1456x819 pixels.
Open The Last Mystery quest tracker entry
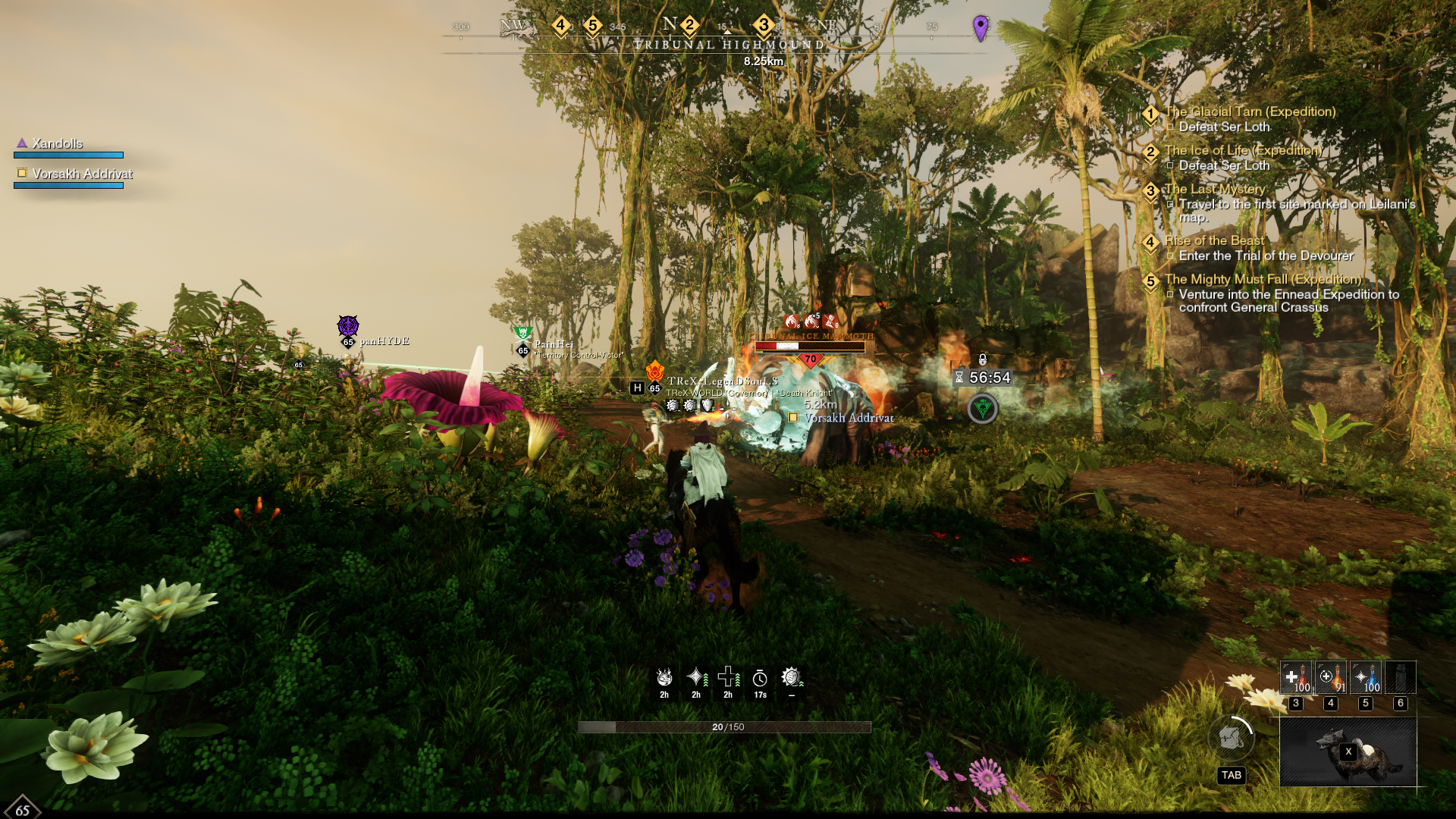coord(1215,190)
